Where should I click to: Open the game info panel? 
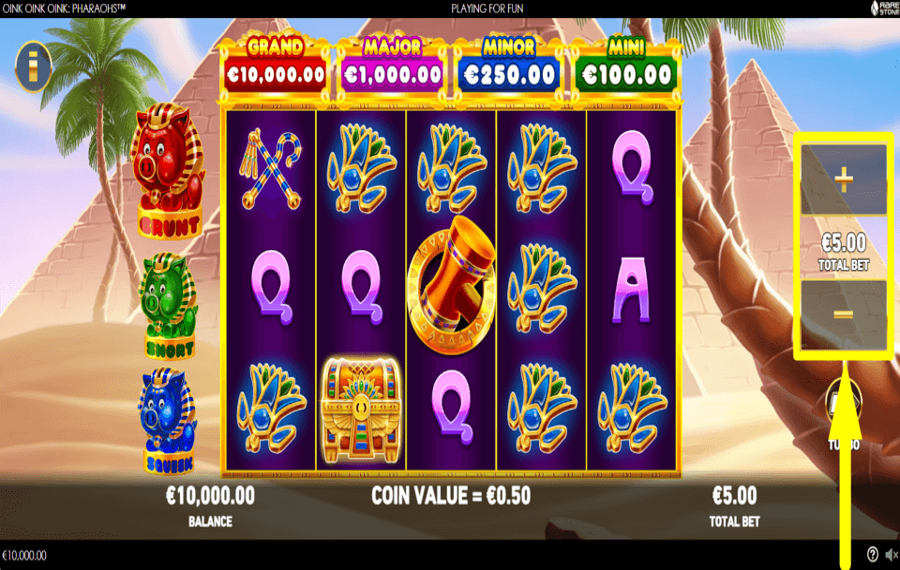[34, 66]
